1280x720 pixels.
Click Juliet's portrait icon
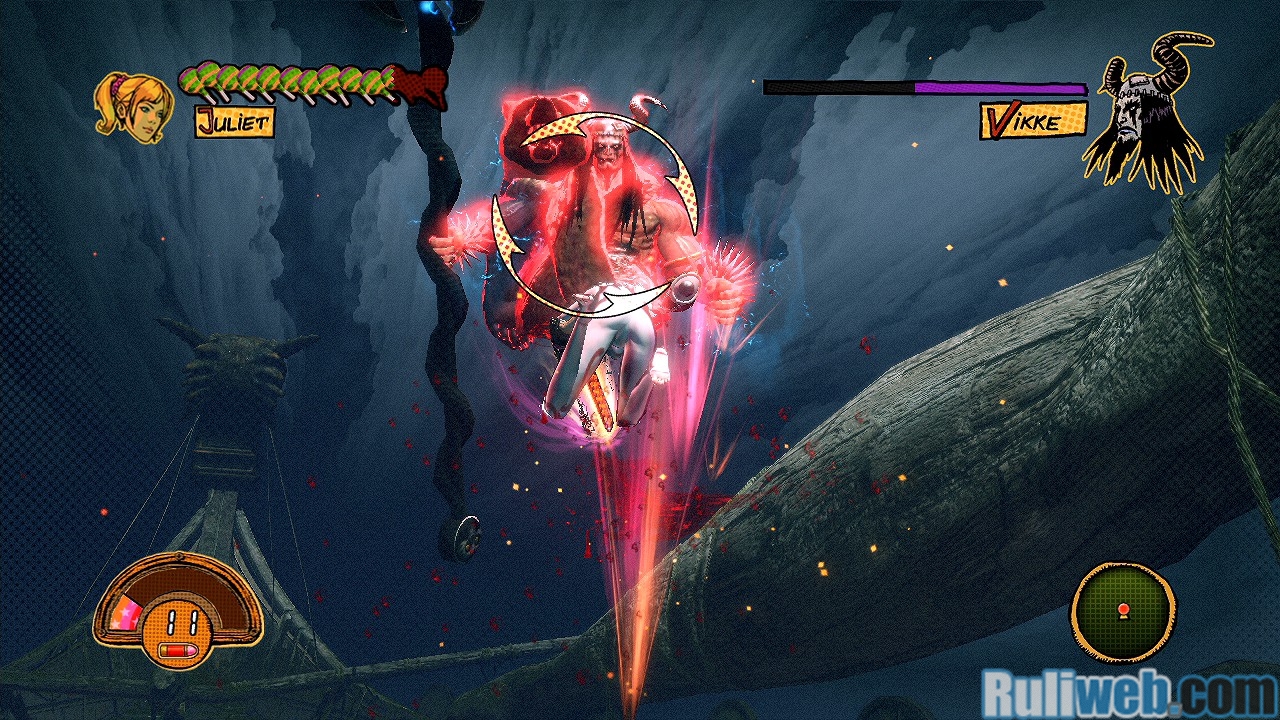point(132,106)
